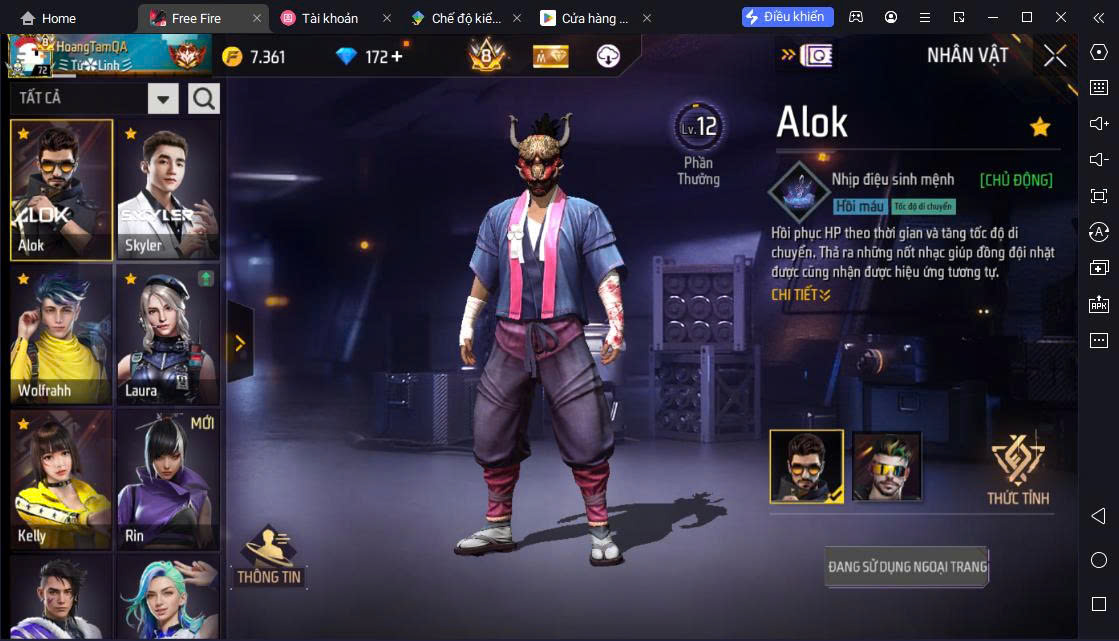Select the Alok character card
The height and width of the screenshot is (641, 1119).
[x=61, y=190]
